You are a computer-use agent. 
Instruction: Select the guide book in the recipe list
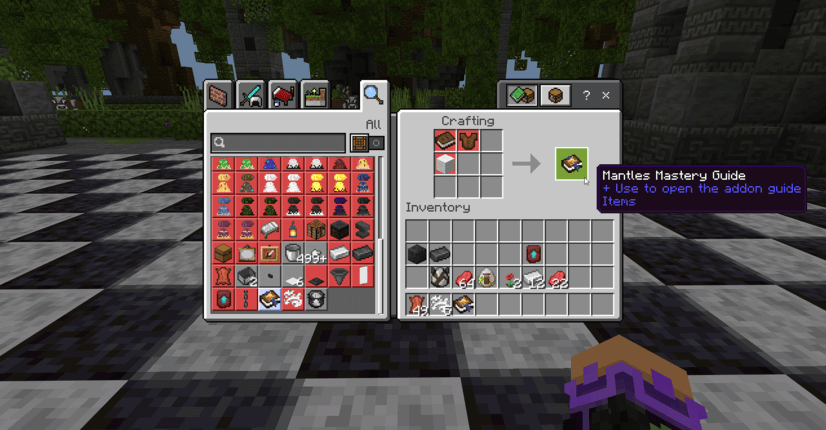point(269,298)
